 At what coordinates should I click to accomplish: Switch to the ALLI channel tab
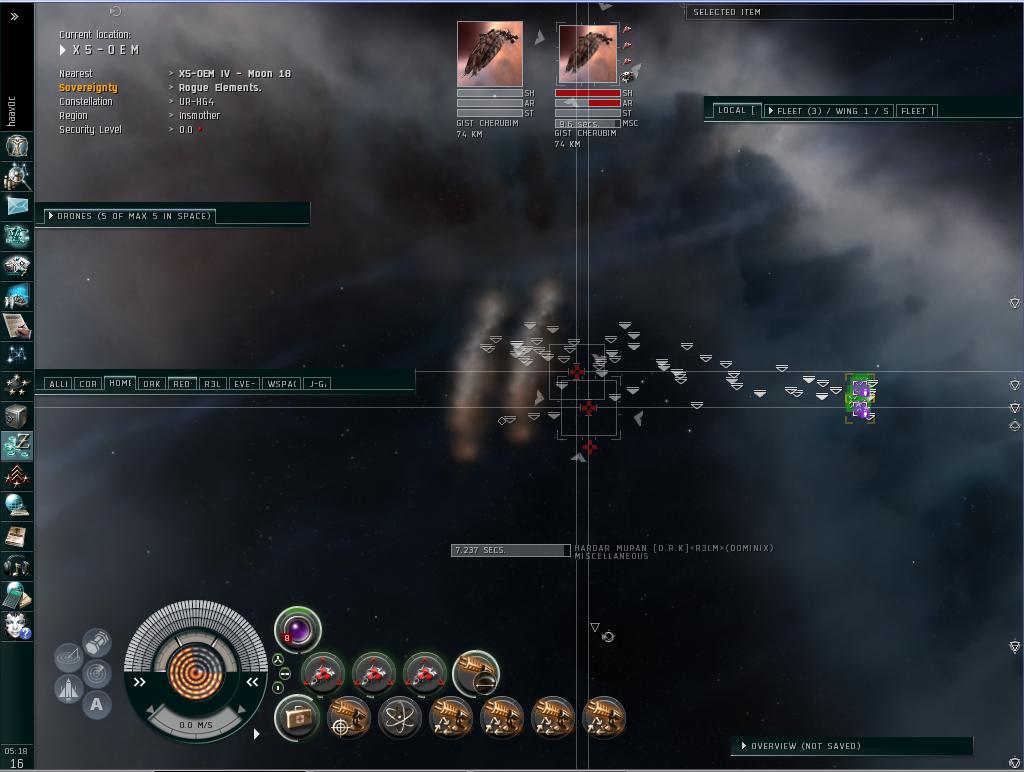pos(58,384)
